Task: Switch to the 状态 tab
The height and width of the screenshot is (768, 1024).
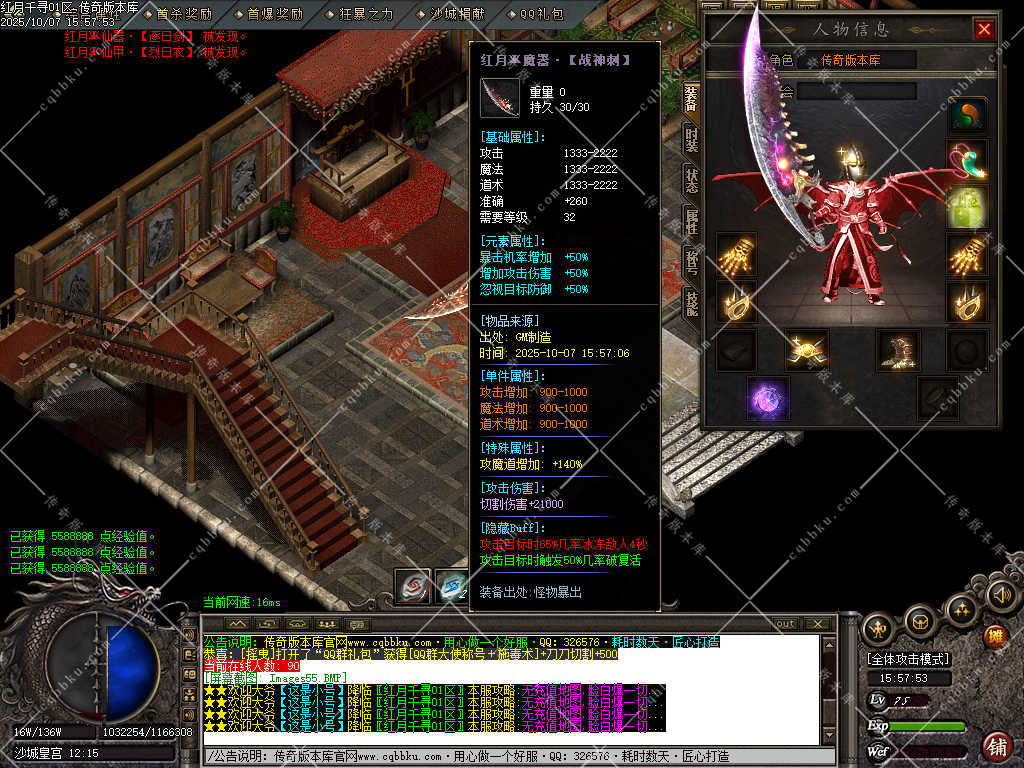Action: point(691,180)
